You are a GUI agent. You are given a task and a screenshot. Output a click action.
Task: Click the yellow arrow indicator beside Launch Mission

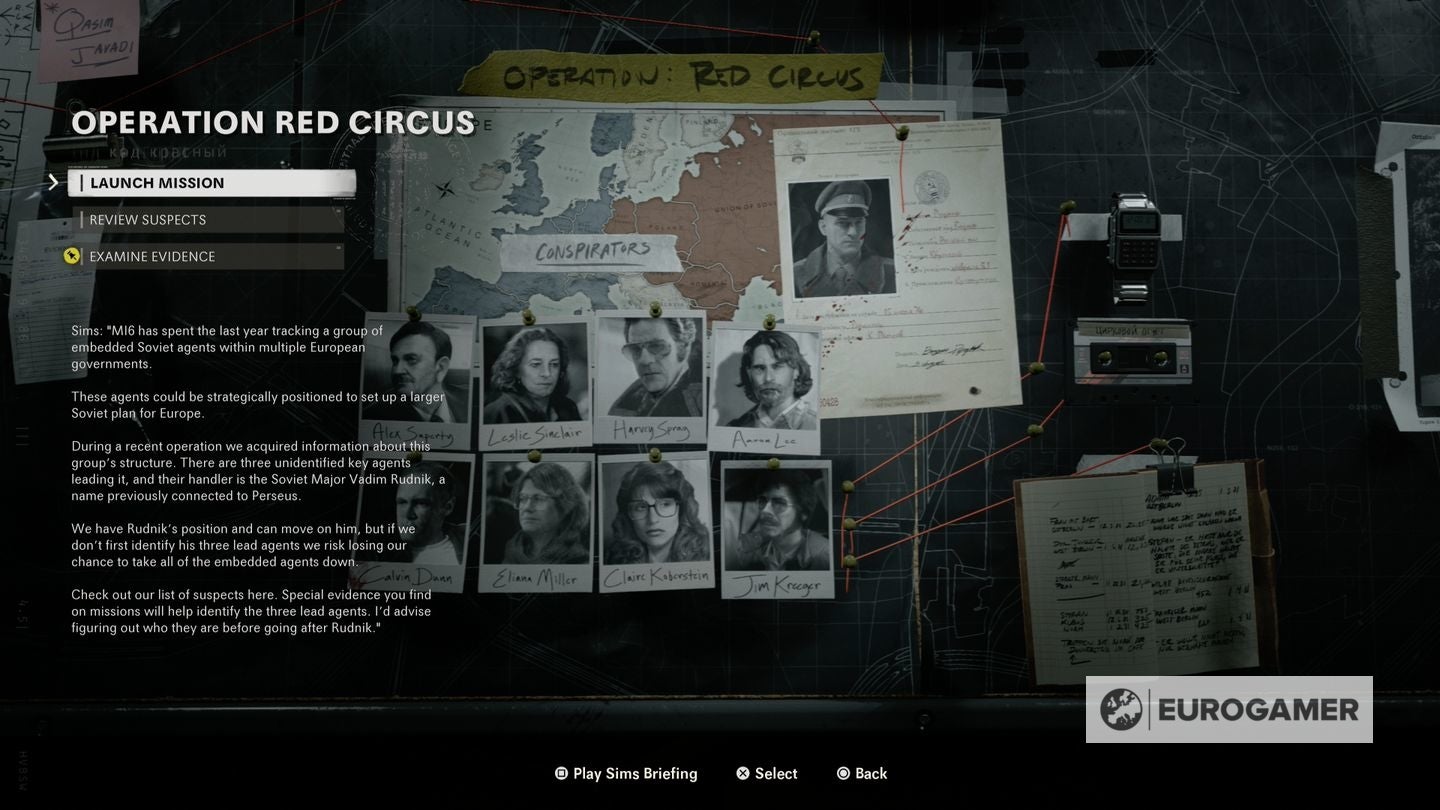click(55, 182)
